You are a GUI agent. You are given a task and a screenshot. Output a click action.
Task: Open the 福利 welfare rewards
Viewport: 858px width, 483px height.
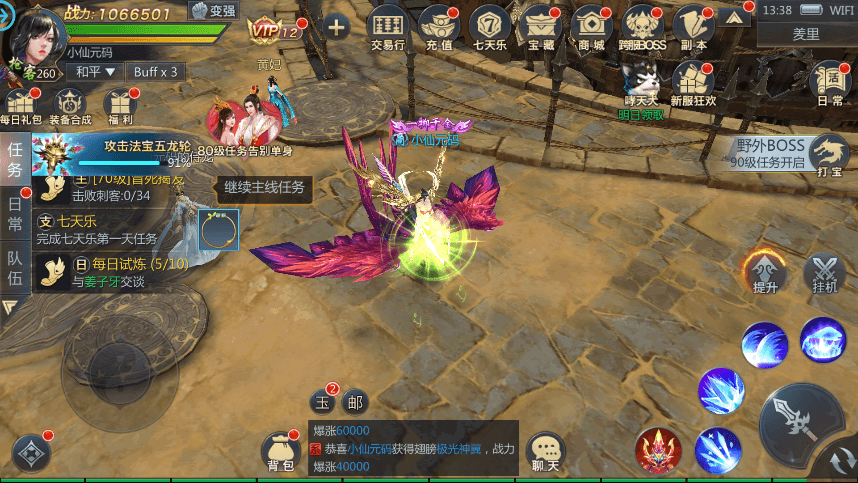point(119,107)
